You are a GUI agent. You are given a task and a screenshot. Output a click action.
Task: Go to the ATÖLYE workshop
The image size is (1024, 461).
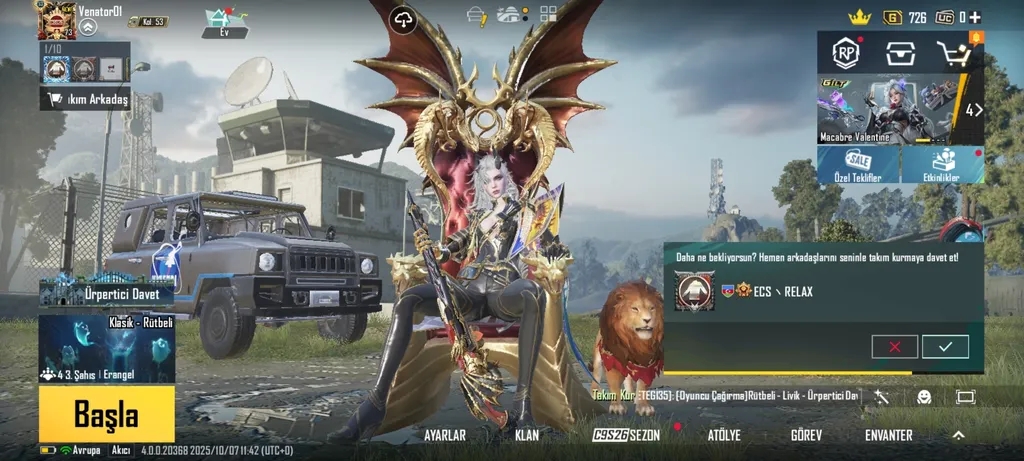click(724, 436)
